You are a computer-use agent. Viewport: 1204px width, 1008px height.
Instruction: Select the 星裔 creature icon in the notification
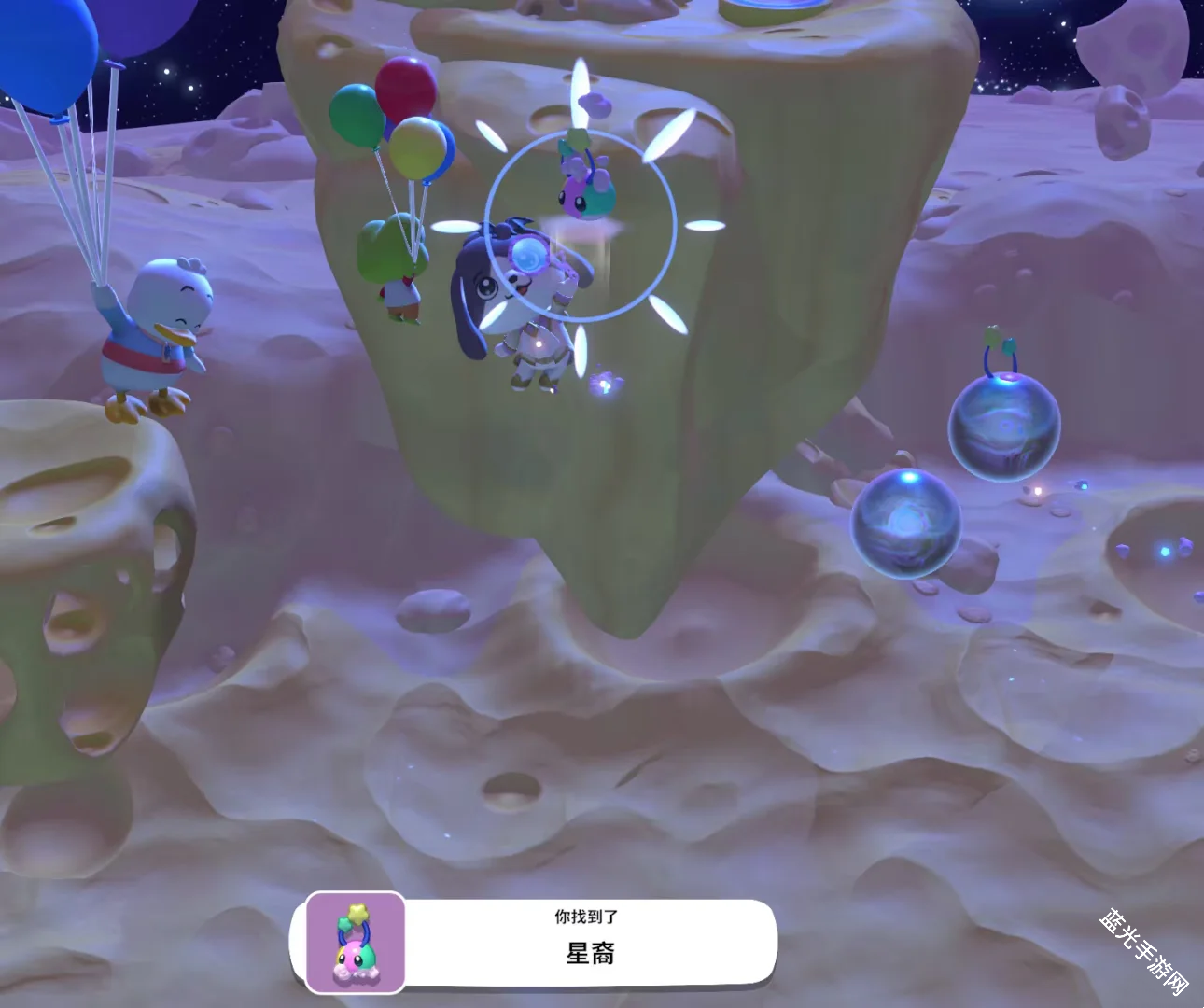click(x=356, y=942)
